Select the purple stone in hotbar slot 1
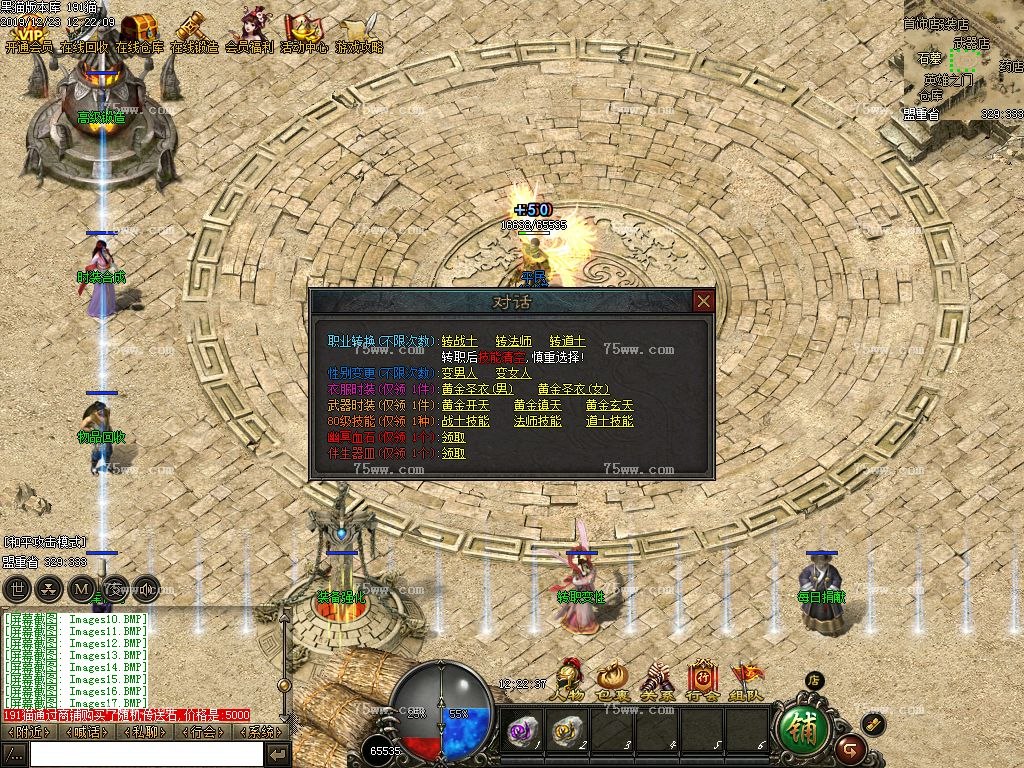Screen dimensions: 1024x768 (522, 731)
